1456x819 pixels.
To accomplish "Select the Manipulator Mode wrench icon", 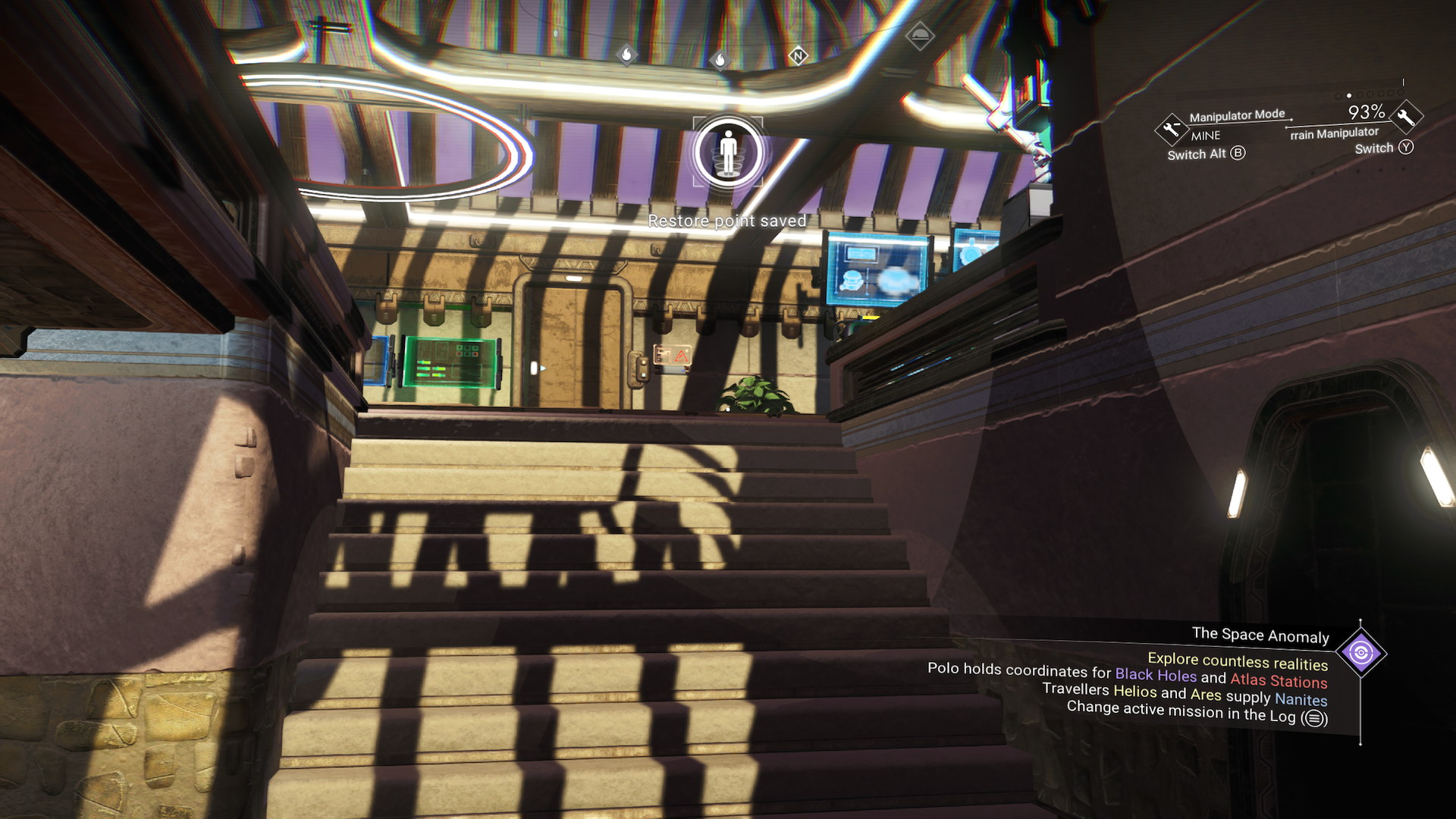I will coord(1171,129).
